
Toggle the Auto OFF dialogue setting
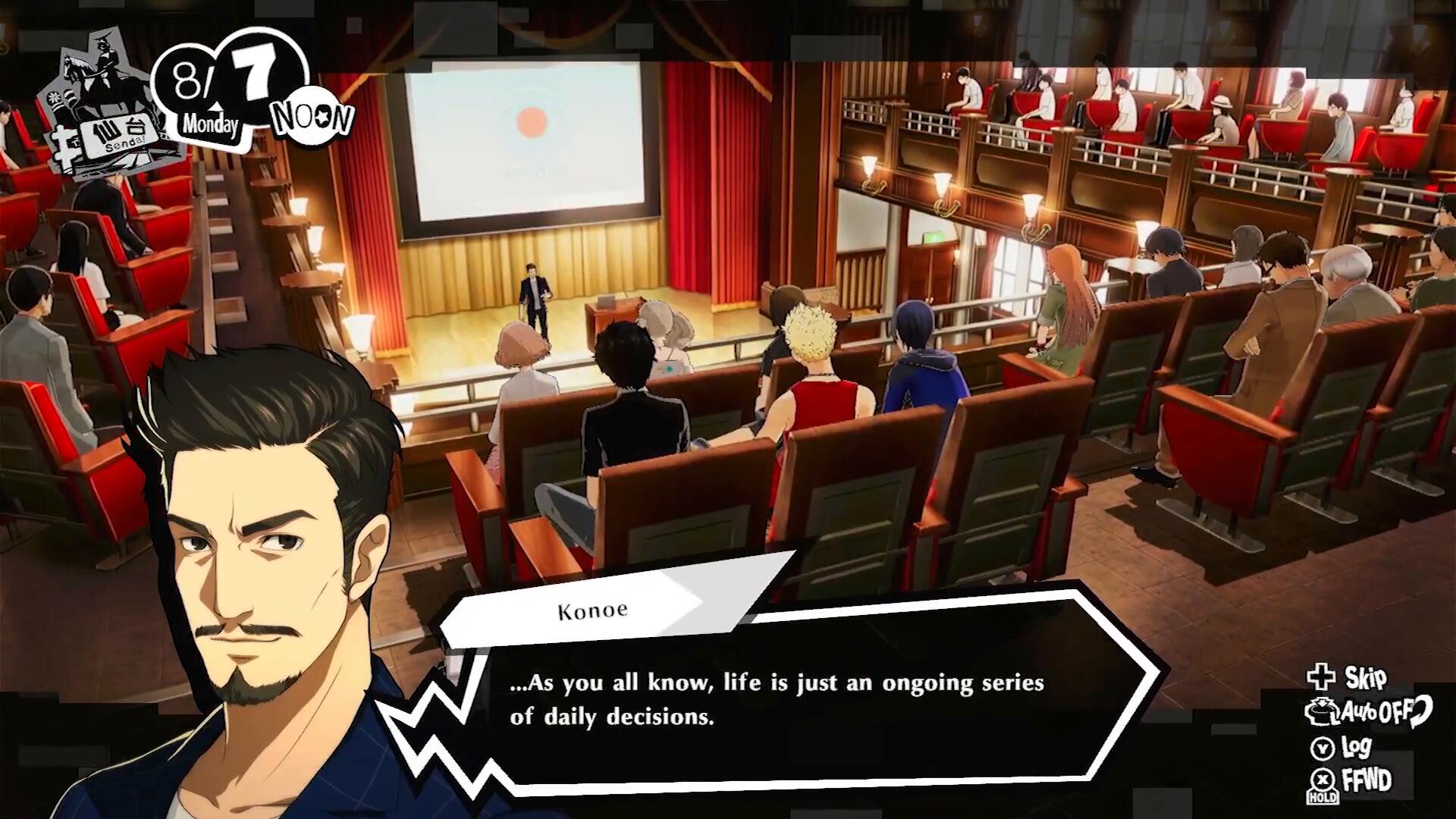click(x=1368, y=711)
